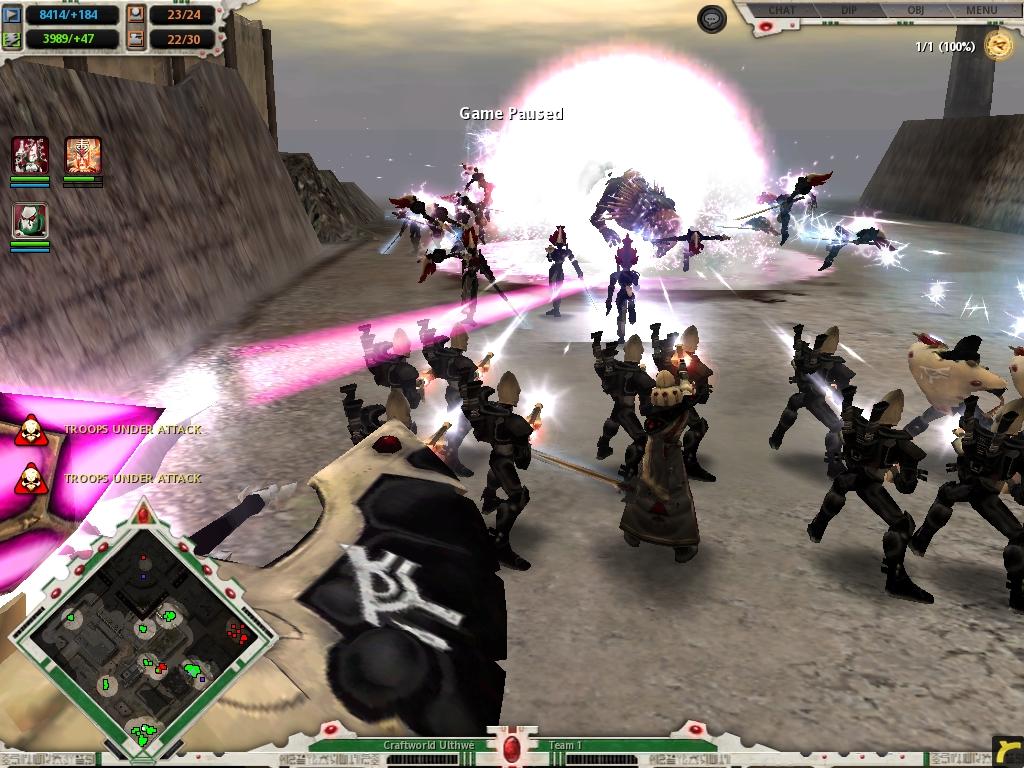Select the orange-faced squad portrait
Image resolution: width=1024 pixels, height=768 pixels.
[83, 155]
